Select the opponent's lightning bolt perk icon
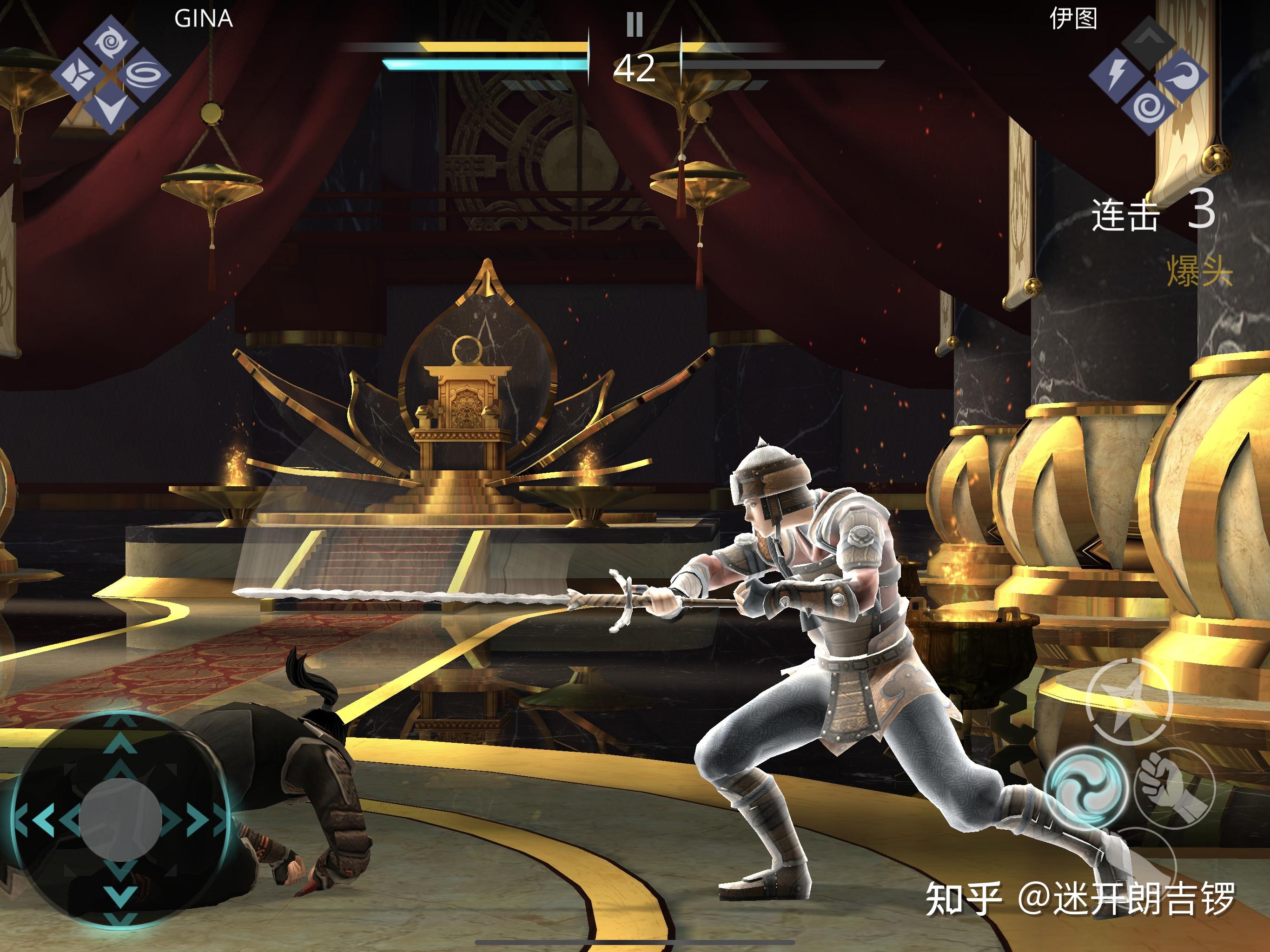The image size is (1270, 952). tap(1116, 75)
